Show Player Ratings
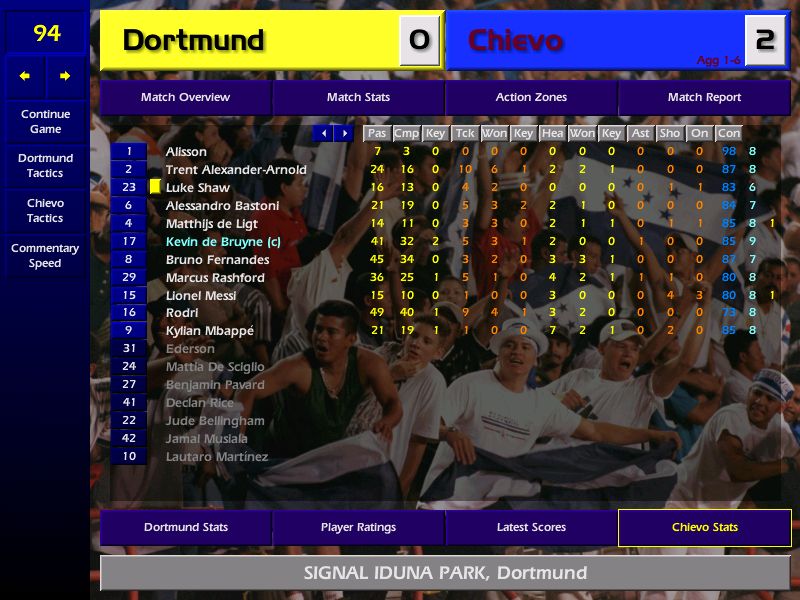800x600 pixels. tap(358, 527)
